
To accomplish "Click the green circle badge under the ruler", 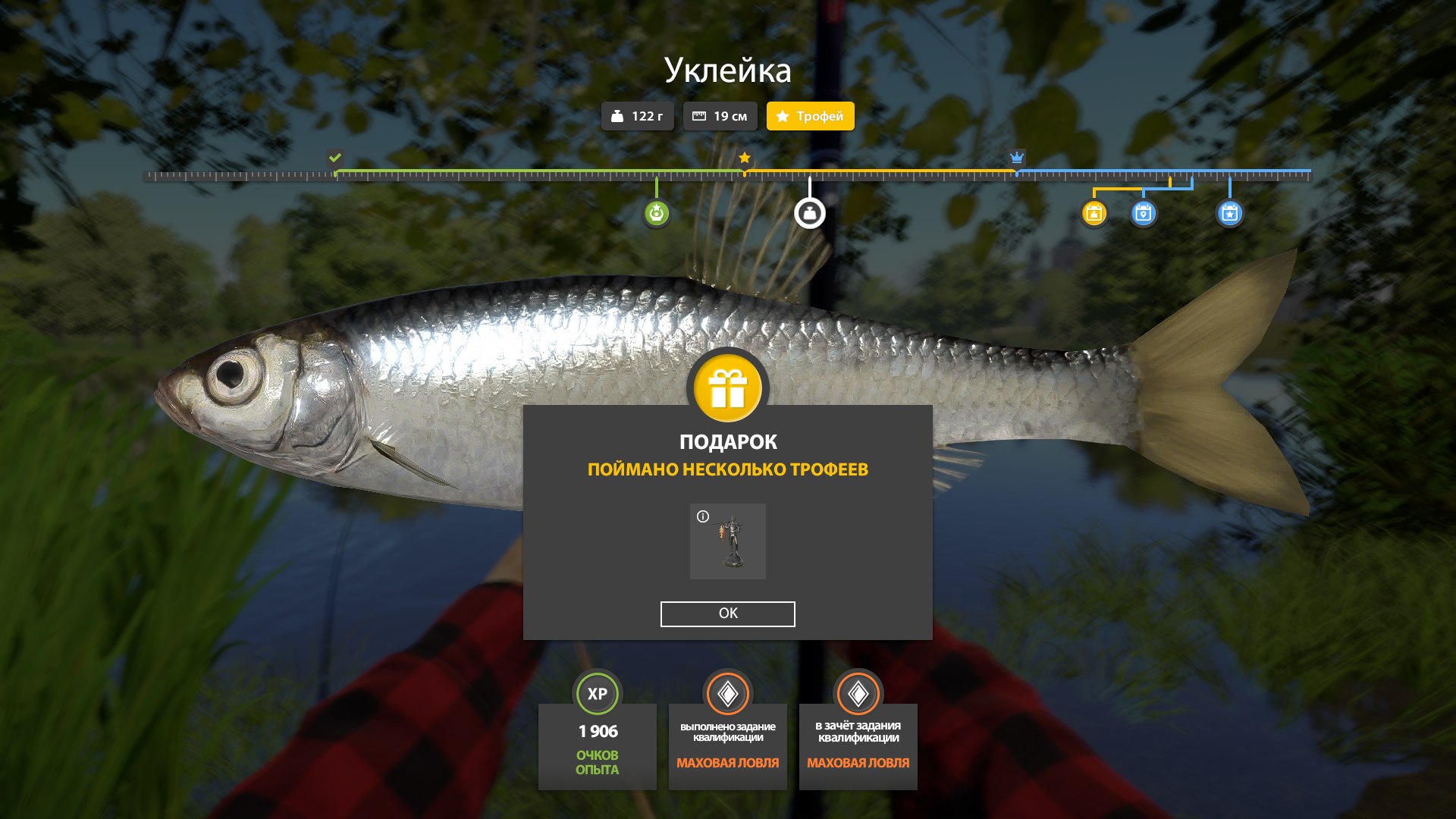I will click(657, 212).
